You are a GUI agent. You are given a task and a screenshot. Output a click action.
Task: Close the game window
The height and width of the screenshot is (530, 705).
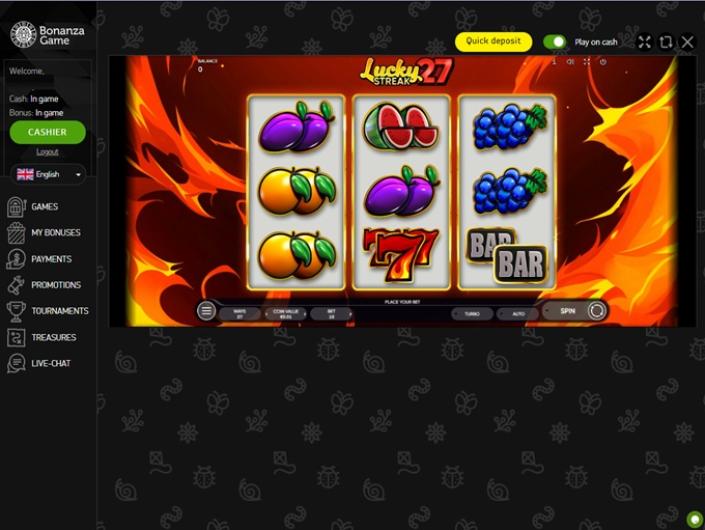687,42
